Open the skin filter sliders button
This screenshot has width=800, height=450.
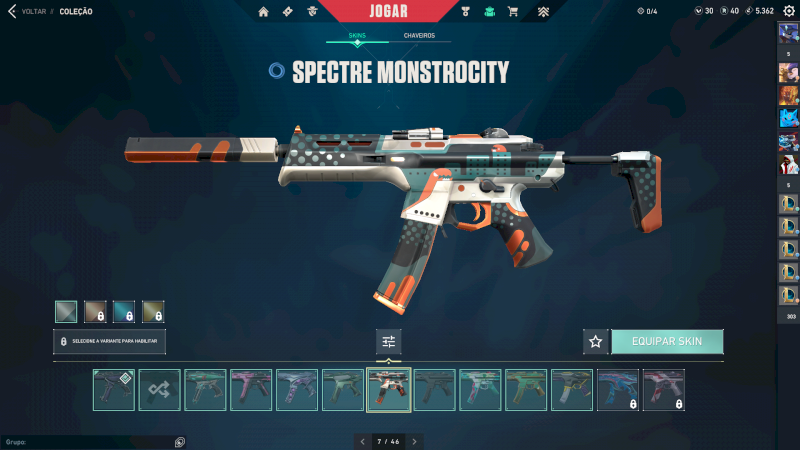[389, 341]
